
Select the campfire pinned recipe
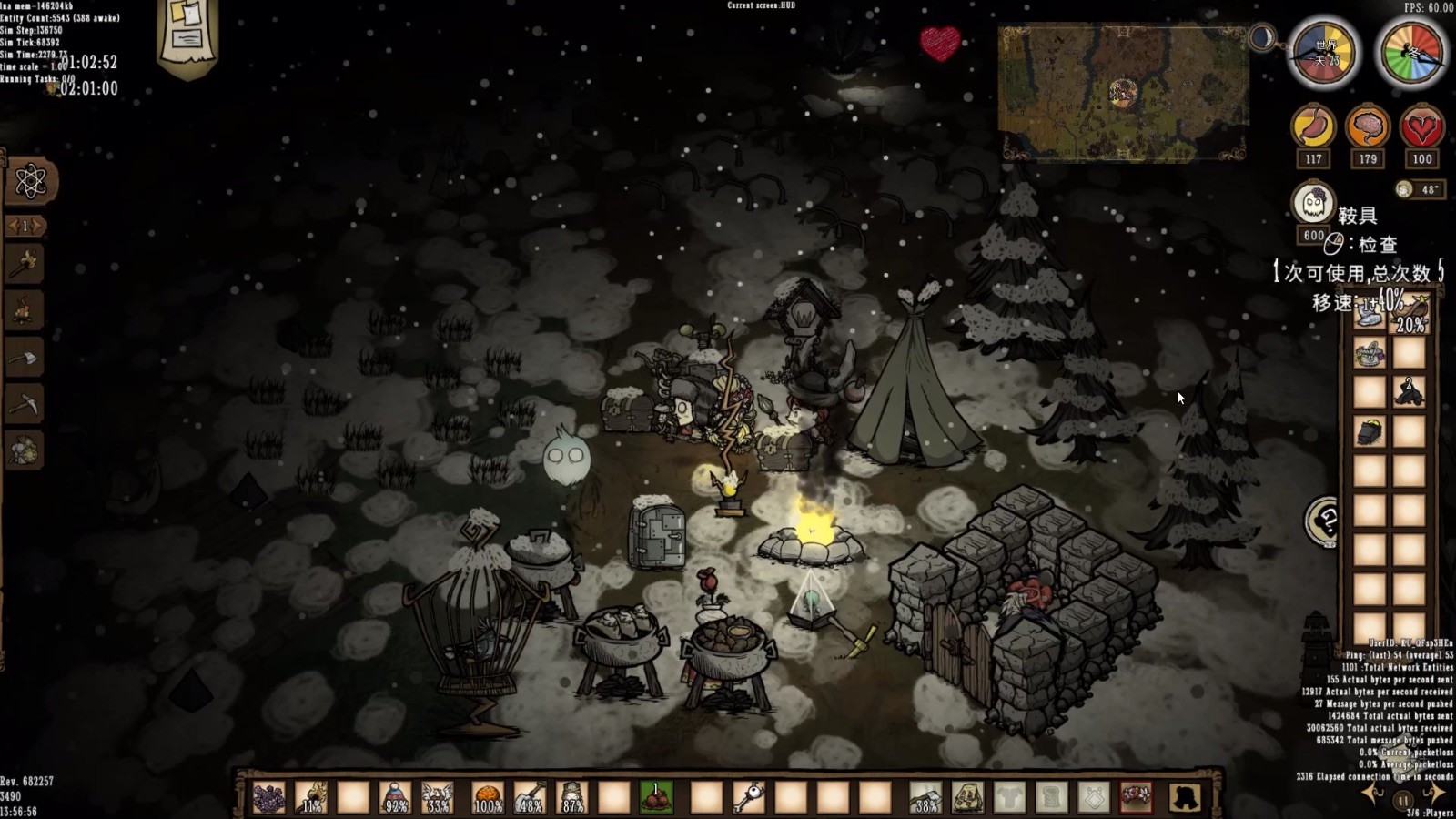click(25, 311)
